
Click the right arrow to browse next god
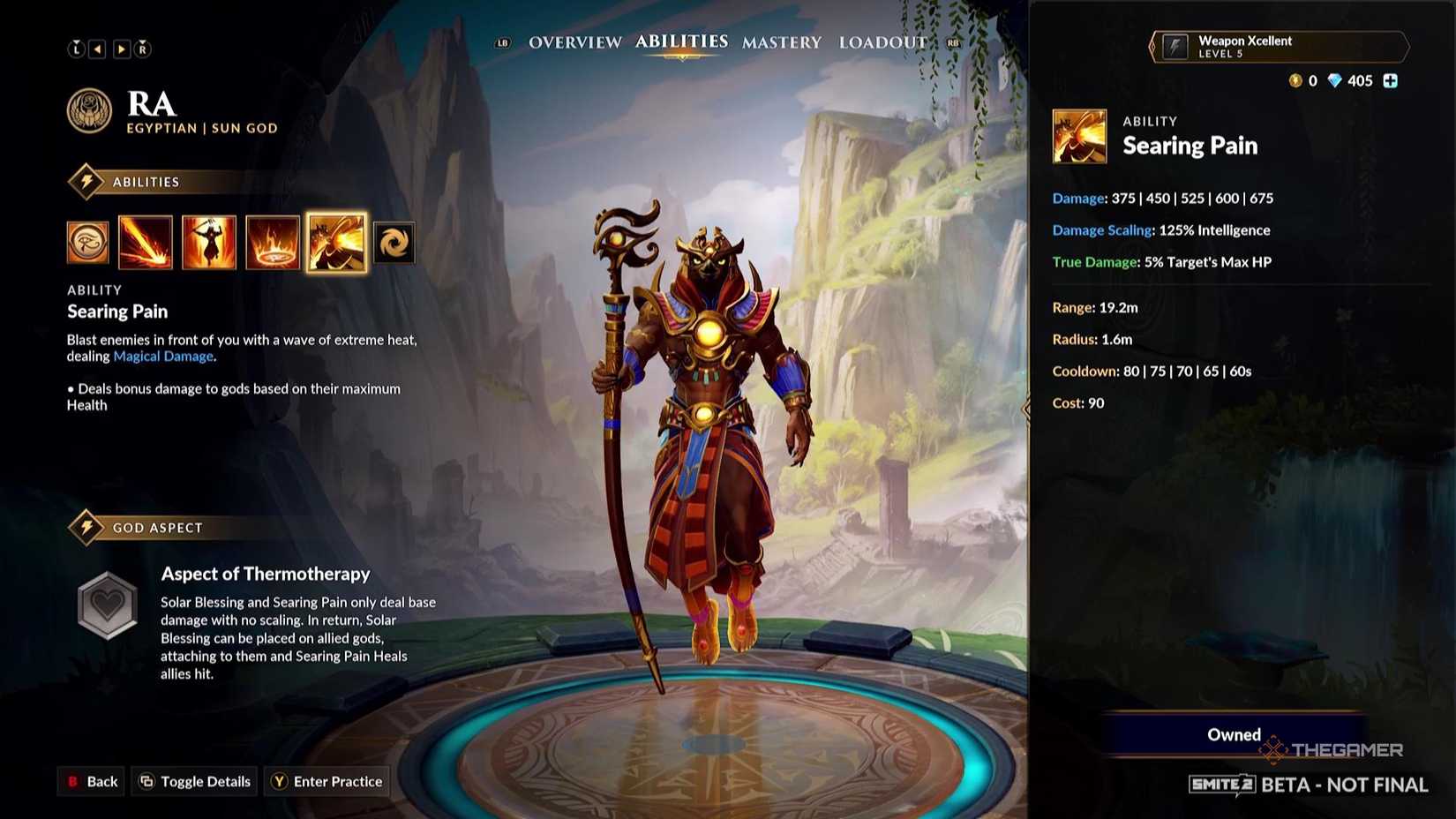click(121, 49)
